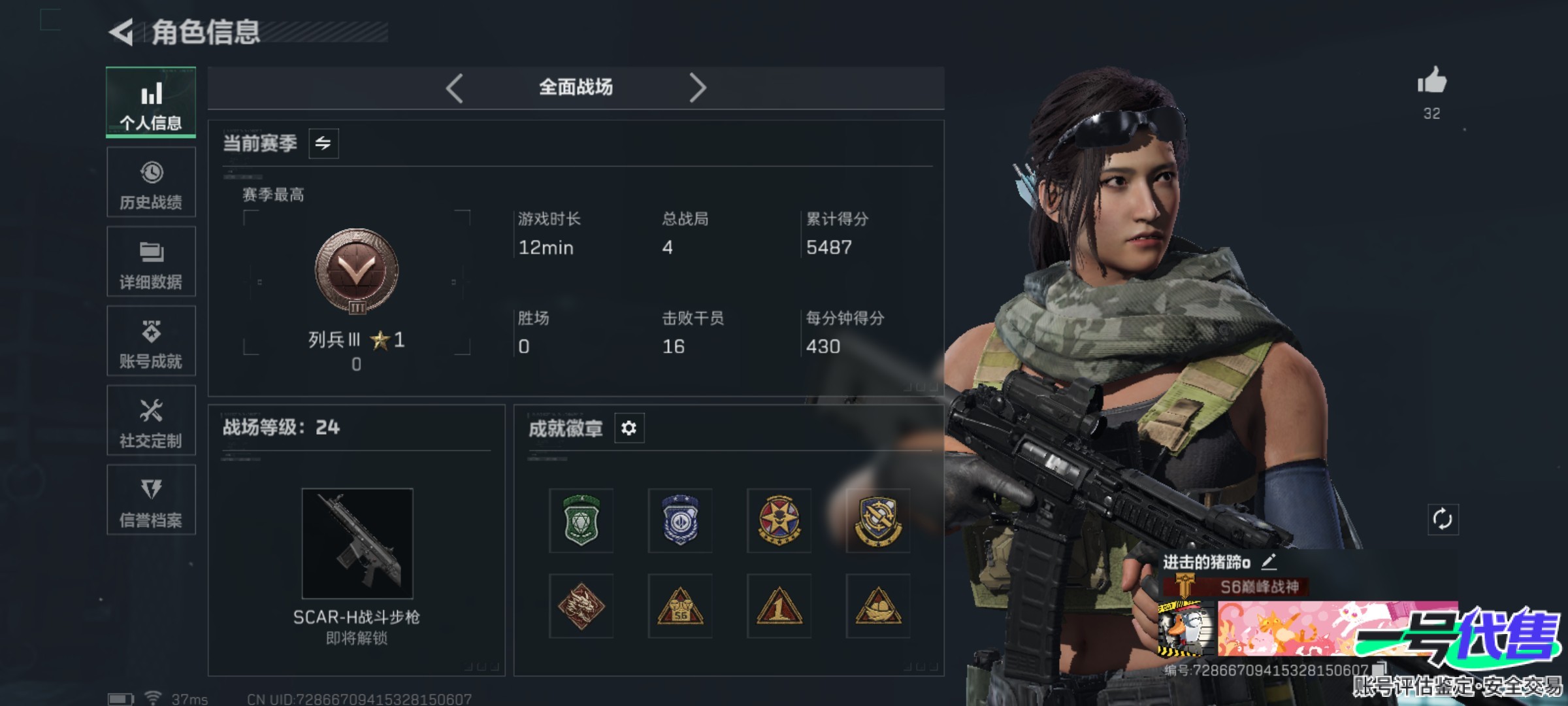Edit the player name 进击的猪蹄o
Viewport: 1568px width, 706px height.
(x=1269, y=562)
